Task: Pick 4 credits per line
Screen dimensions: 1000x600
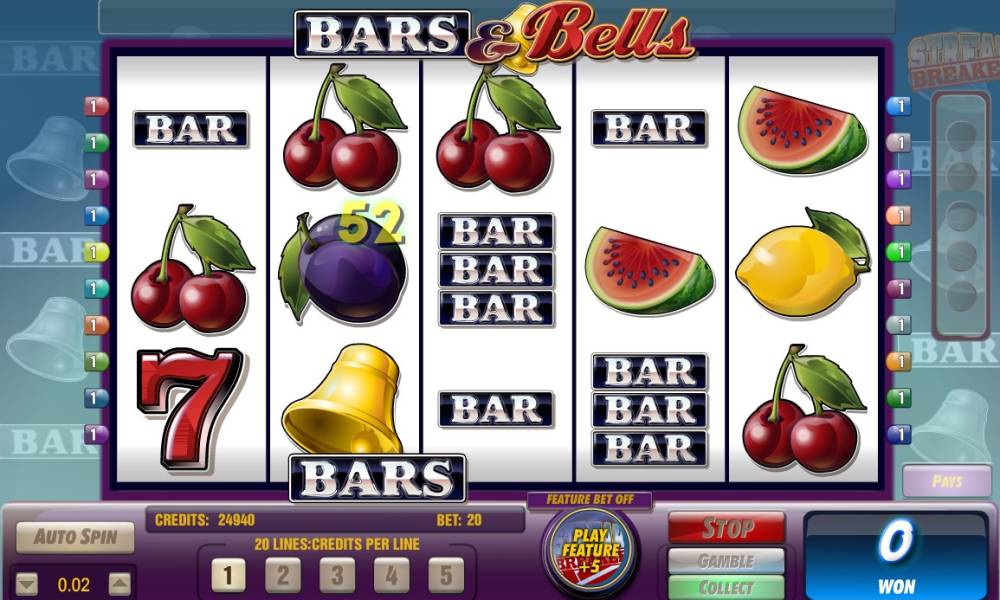Action: click(x=391, y=575)
